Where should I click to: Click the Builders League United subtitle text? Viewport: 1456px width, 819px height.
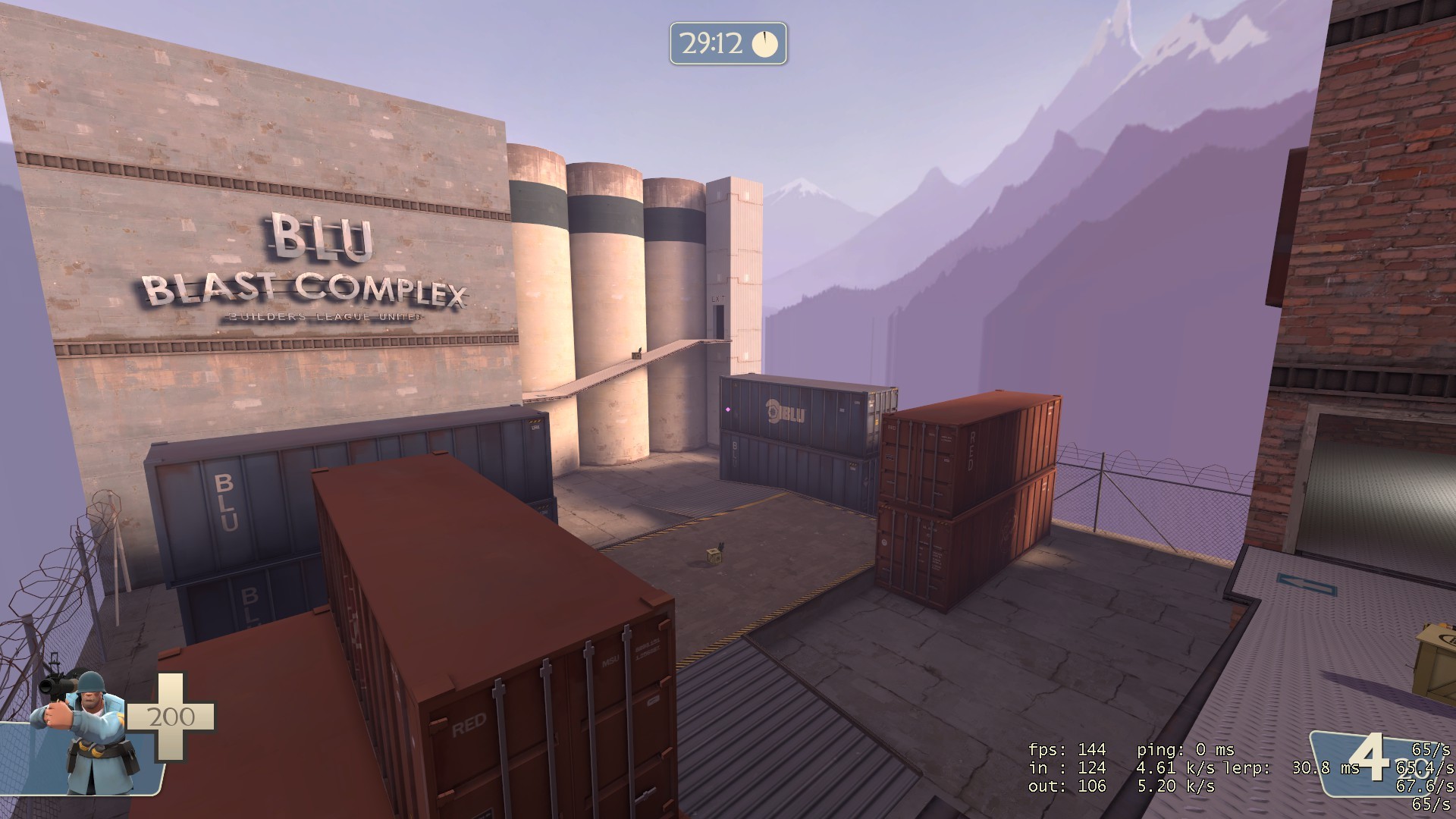pyautogui.click(x=325, y=318)
